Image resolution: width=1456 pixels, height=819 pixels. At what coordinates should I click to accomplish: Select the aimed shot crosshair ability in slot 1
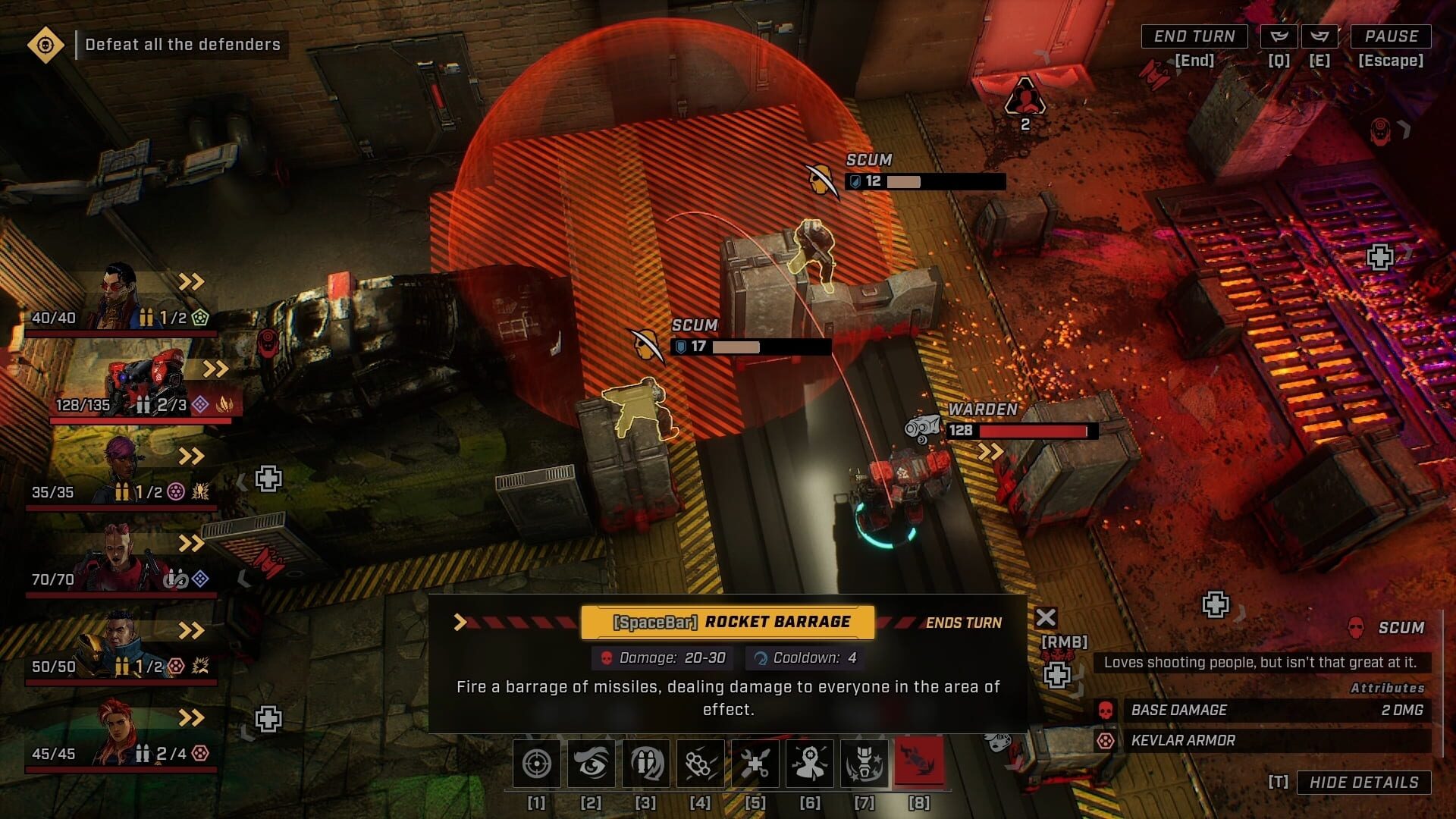click(x=538, y=764)
